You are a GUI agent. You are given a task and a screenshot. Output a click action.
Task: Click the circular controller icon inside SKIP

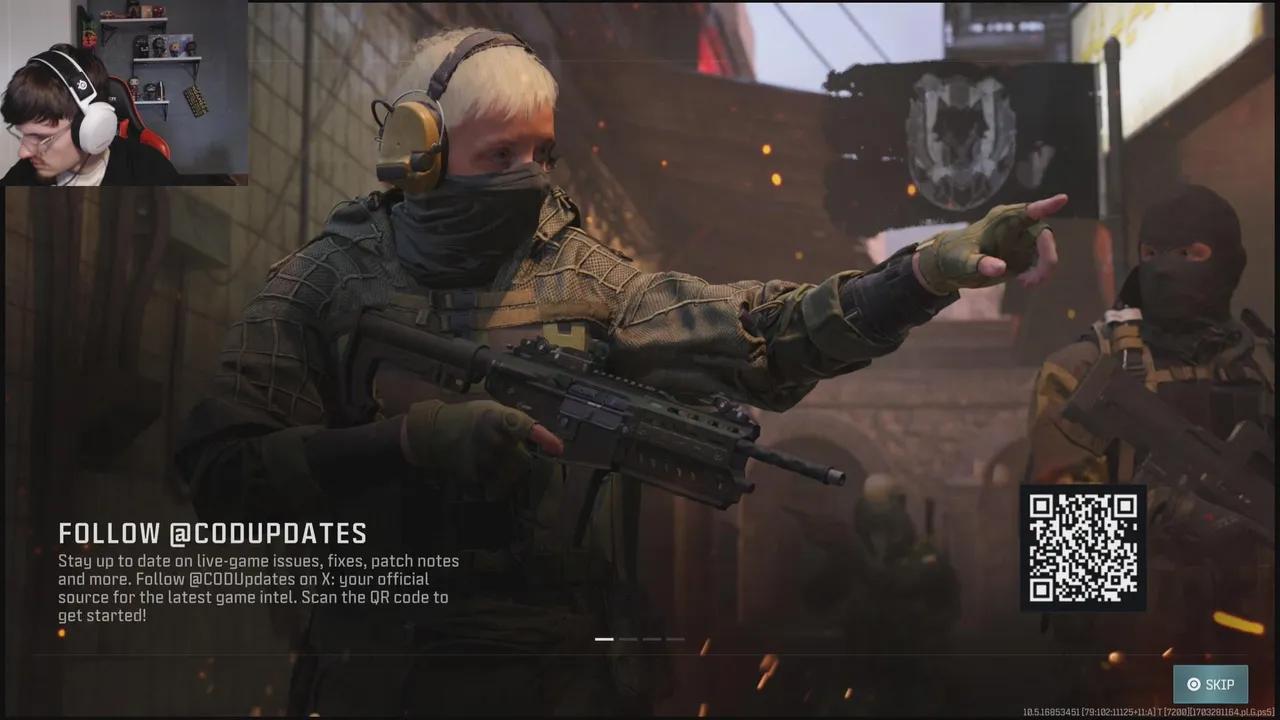[x=1193, y=684]
